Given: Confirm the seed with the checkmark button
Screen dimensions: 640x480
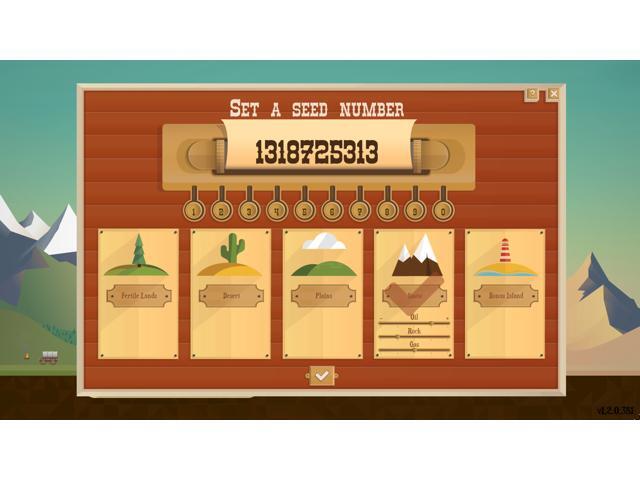Looking at the screenshot, I should click(x=321, y=375).
